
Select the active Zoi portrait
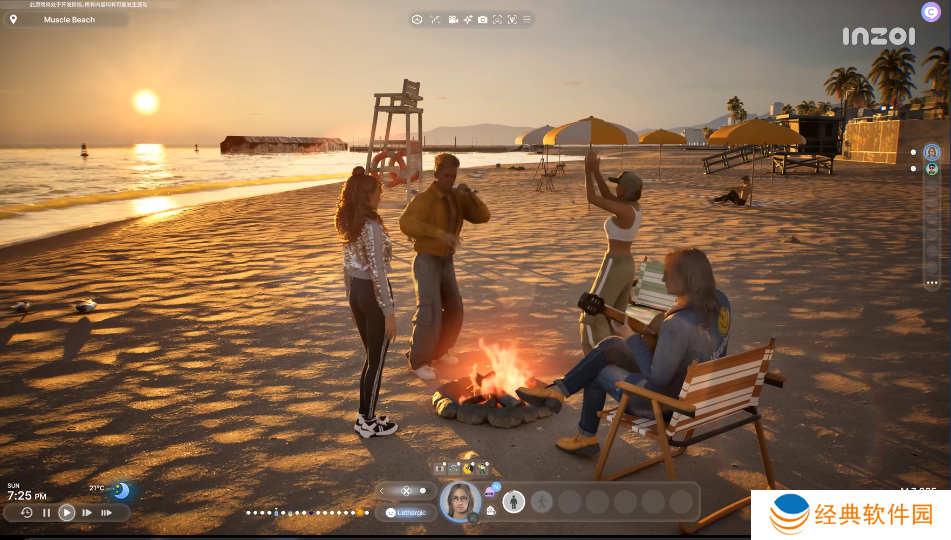(x=459, y=499)
